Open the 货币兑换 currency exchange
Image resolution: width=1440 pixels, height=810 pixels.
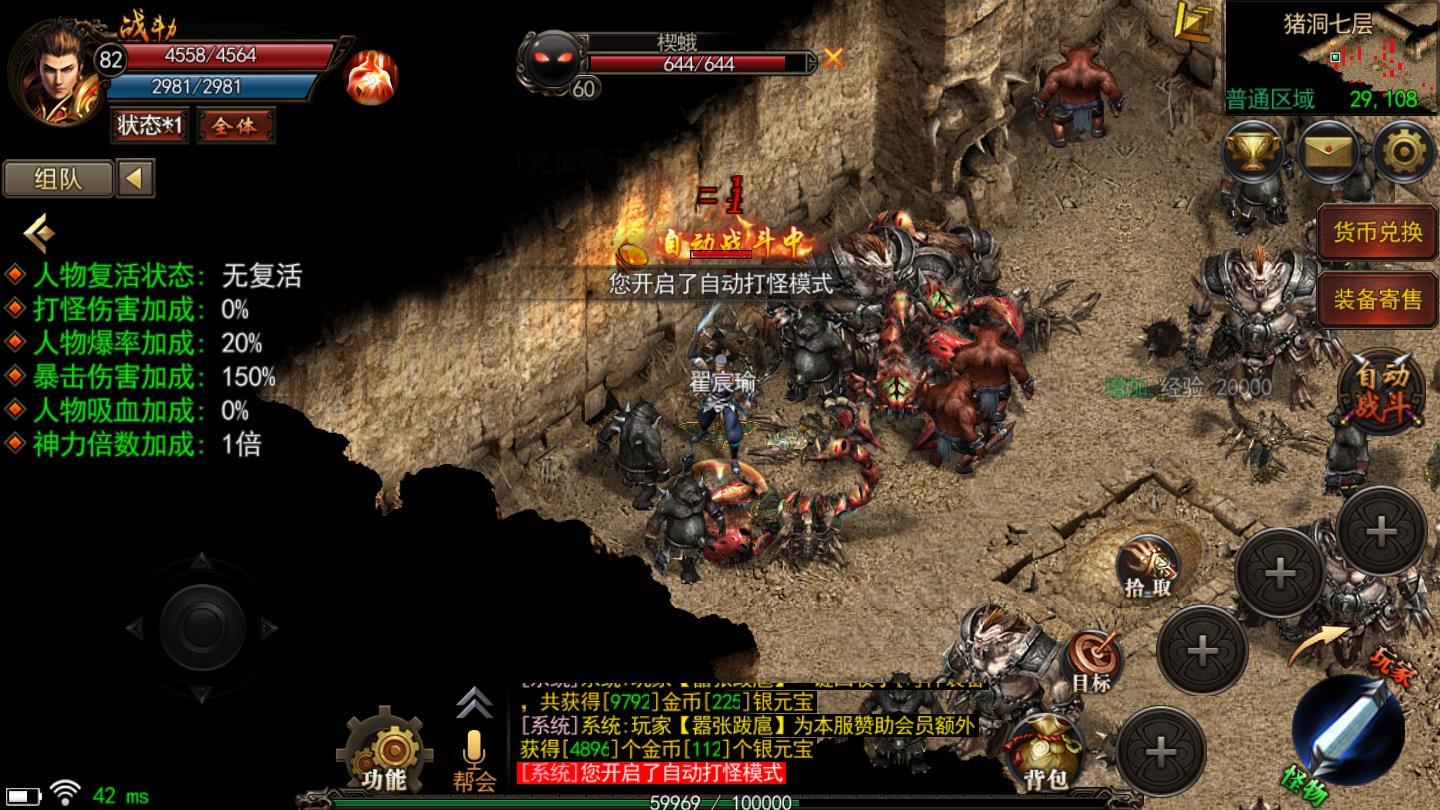[1377, 232]
